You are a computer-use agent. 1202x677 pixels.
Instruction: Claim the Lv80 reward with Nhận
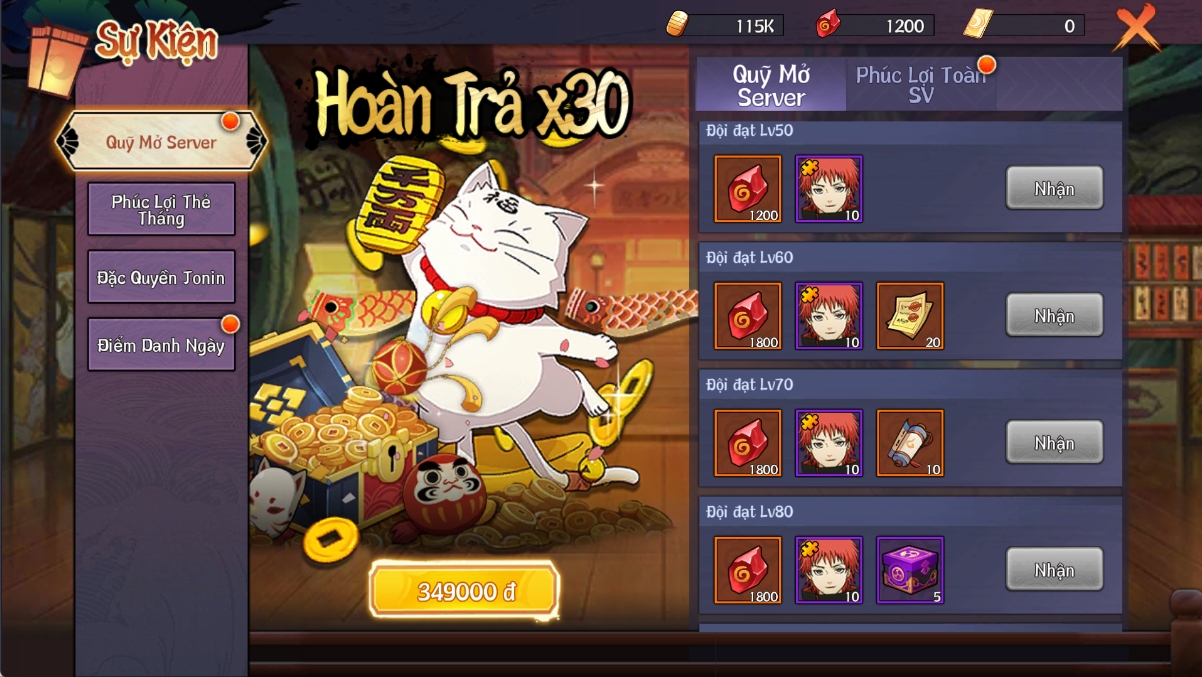pos(1054,570)
